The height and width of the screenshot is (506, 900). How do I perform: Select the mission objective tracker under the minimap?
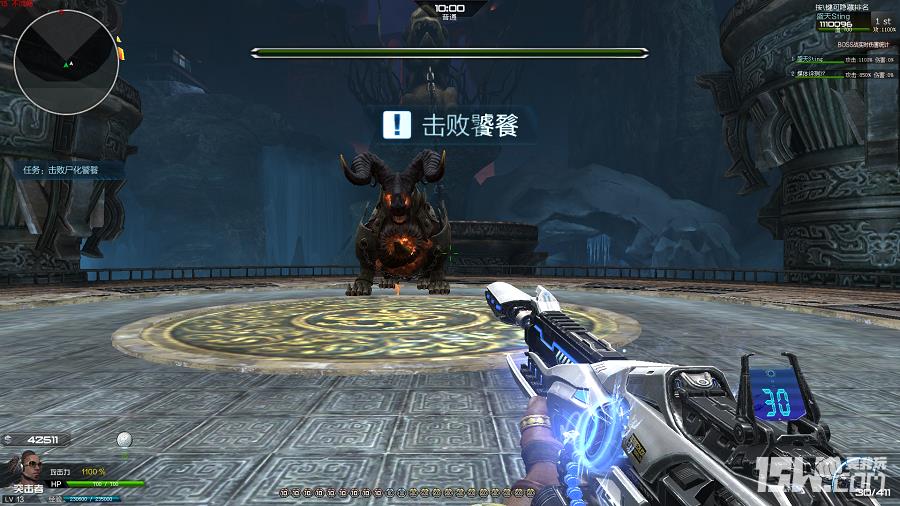(62, 170)
